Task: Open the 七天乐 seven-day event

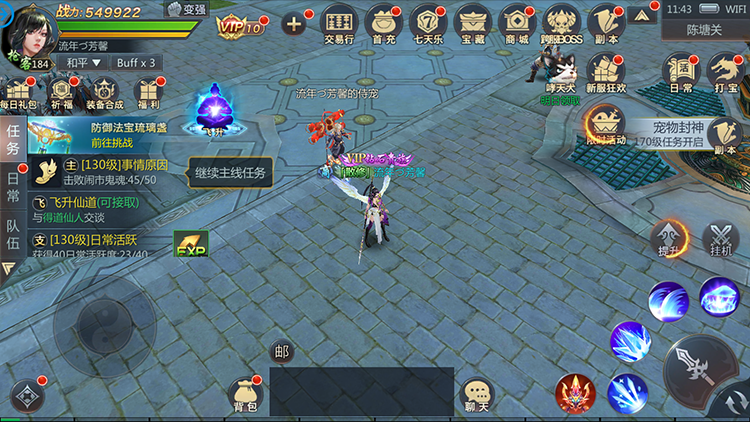Action: [x=428, y=24]
